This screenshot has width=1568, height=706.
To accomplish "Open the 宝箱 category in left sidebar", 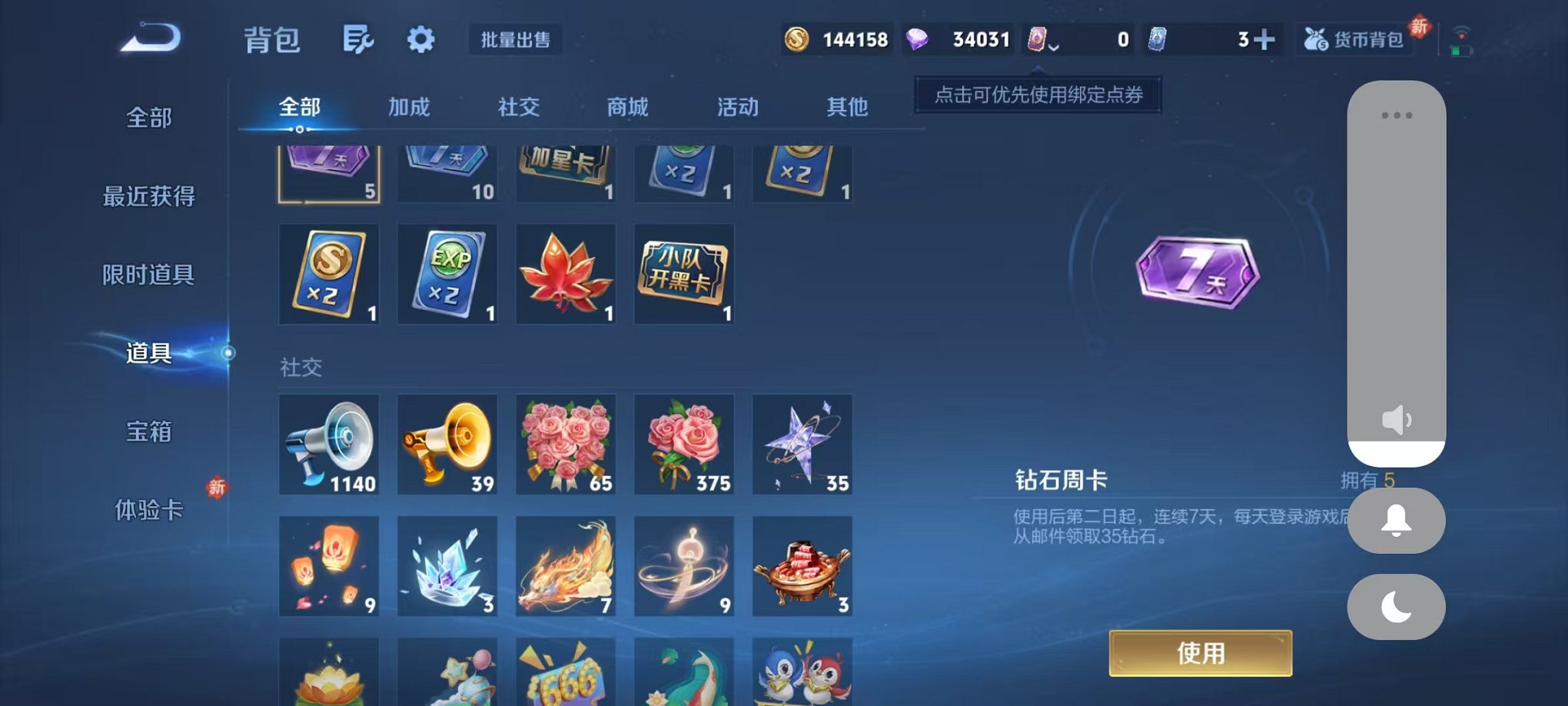I will 148,432.
